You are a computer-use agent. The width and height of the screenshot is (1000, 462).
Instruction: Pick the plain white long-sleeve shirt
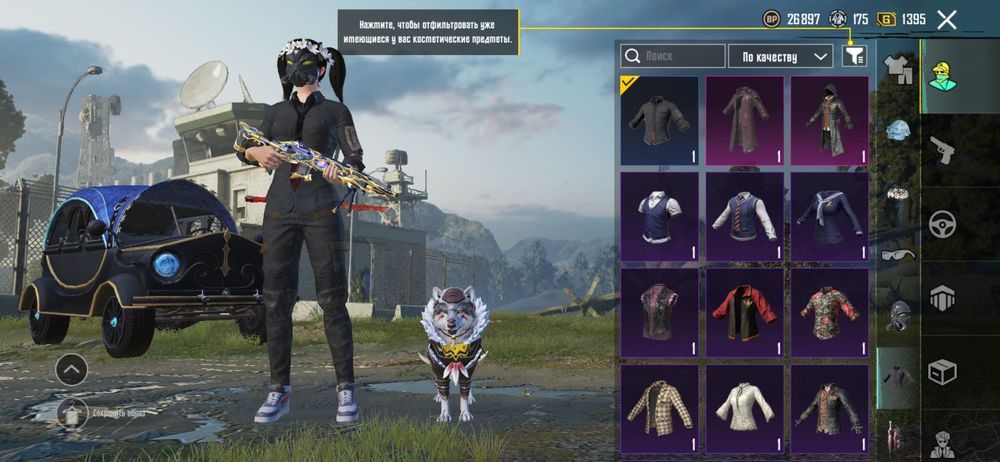click(744, 407)
